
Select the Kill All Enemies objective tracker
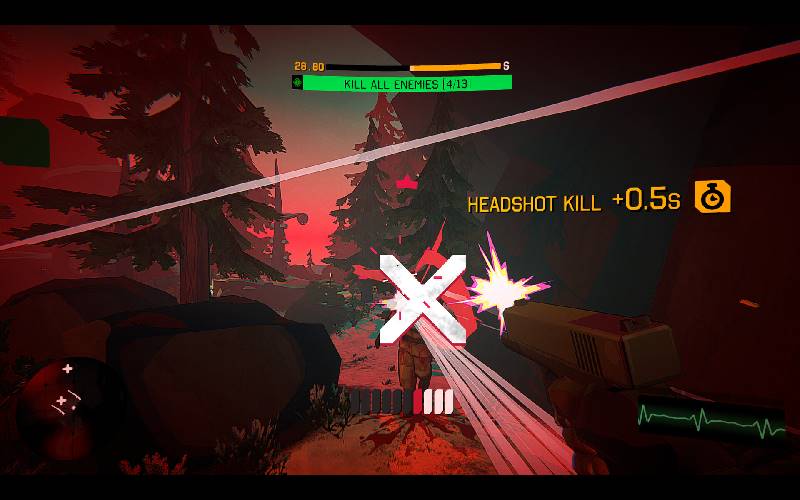[406, 84]
